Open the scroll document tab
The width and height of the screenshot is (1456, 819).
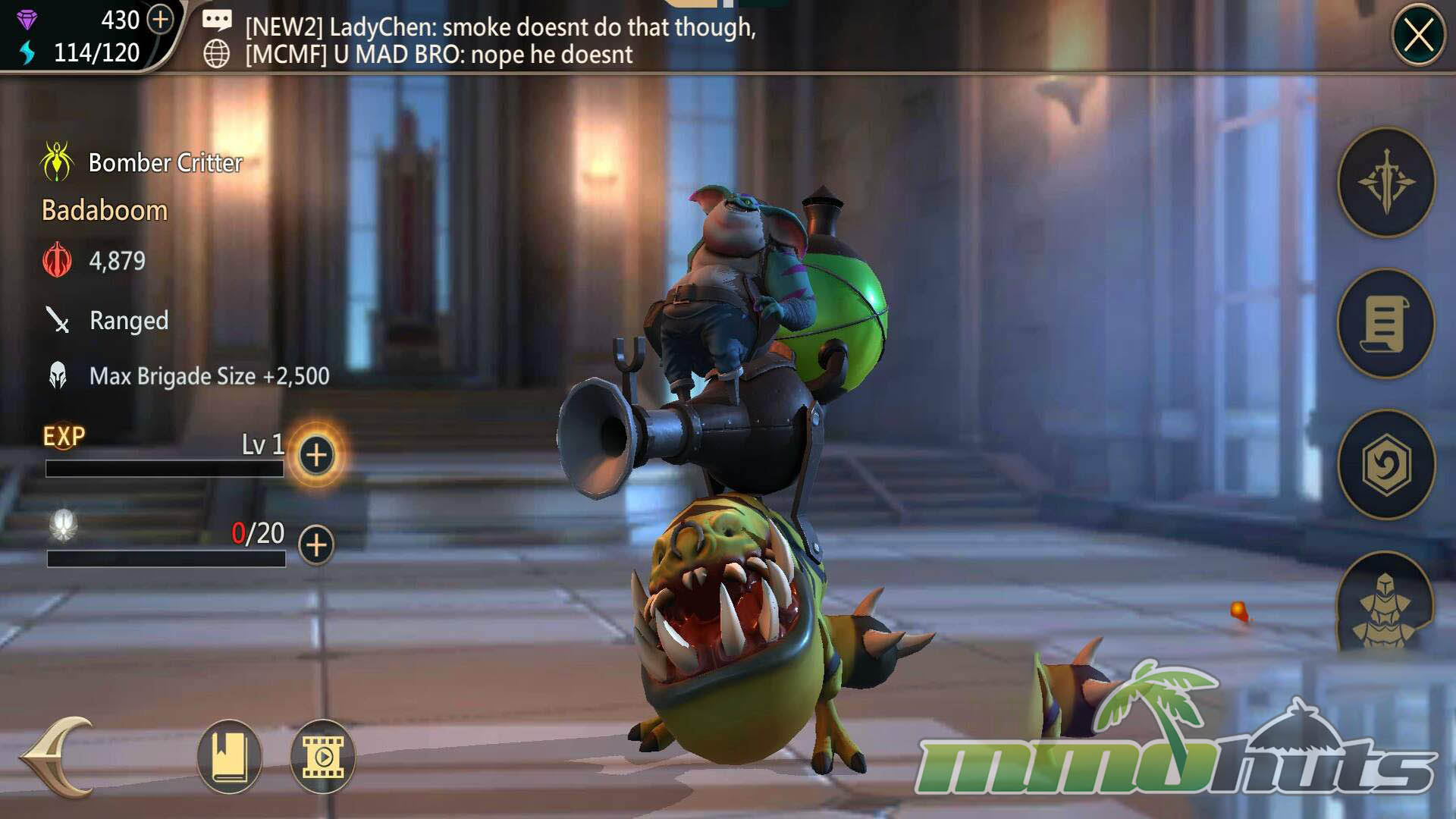(1386, 324)
